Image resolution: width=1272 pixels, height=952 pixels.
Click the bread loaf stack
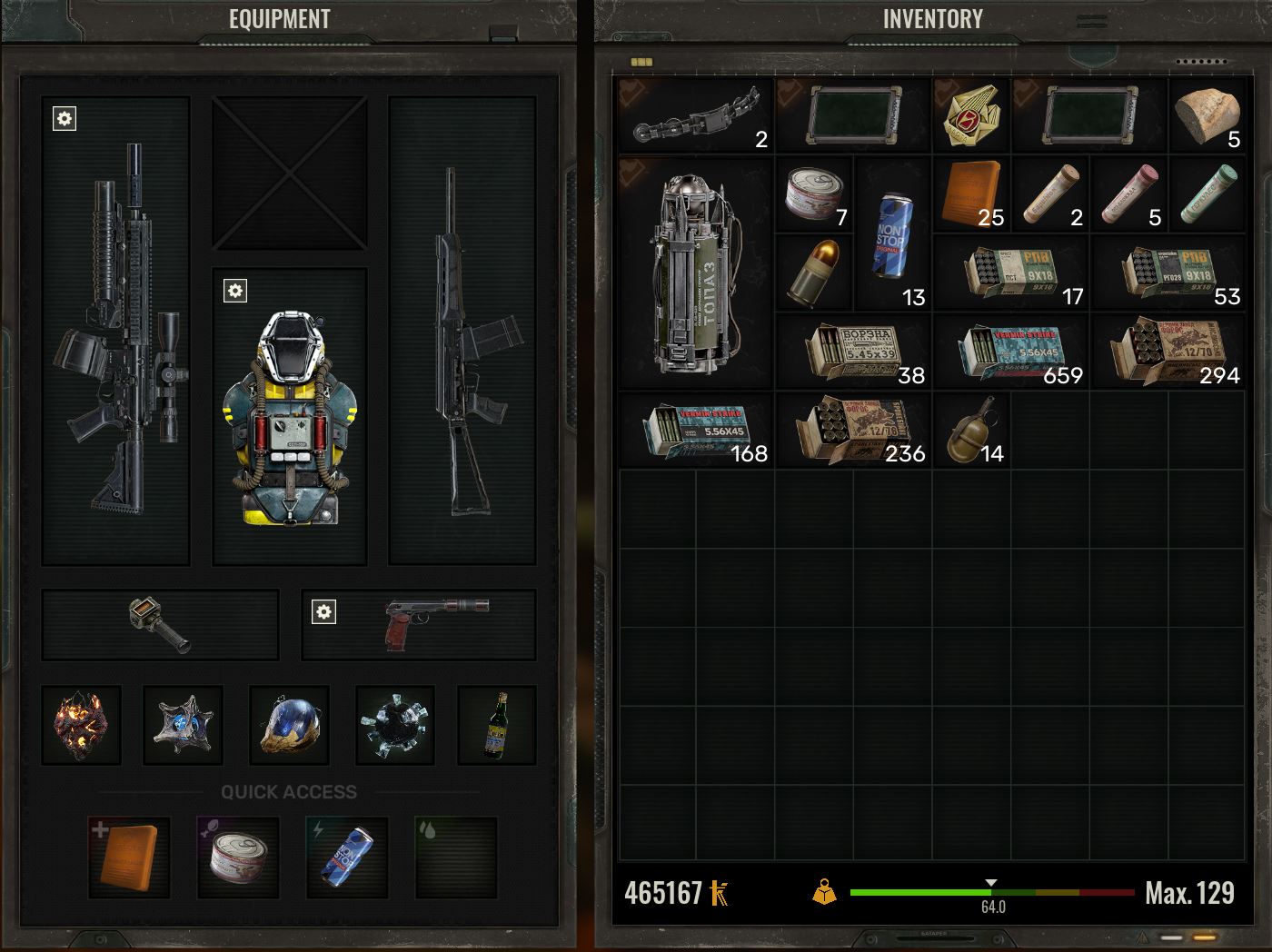(1206, 114)
